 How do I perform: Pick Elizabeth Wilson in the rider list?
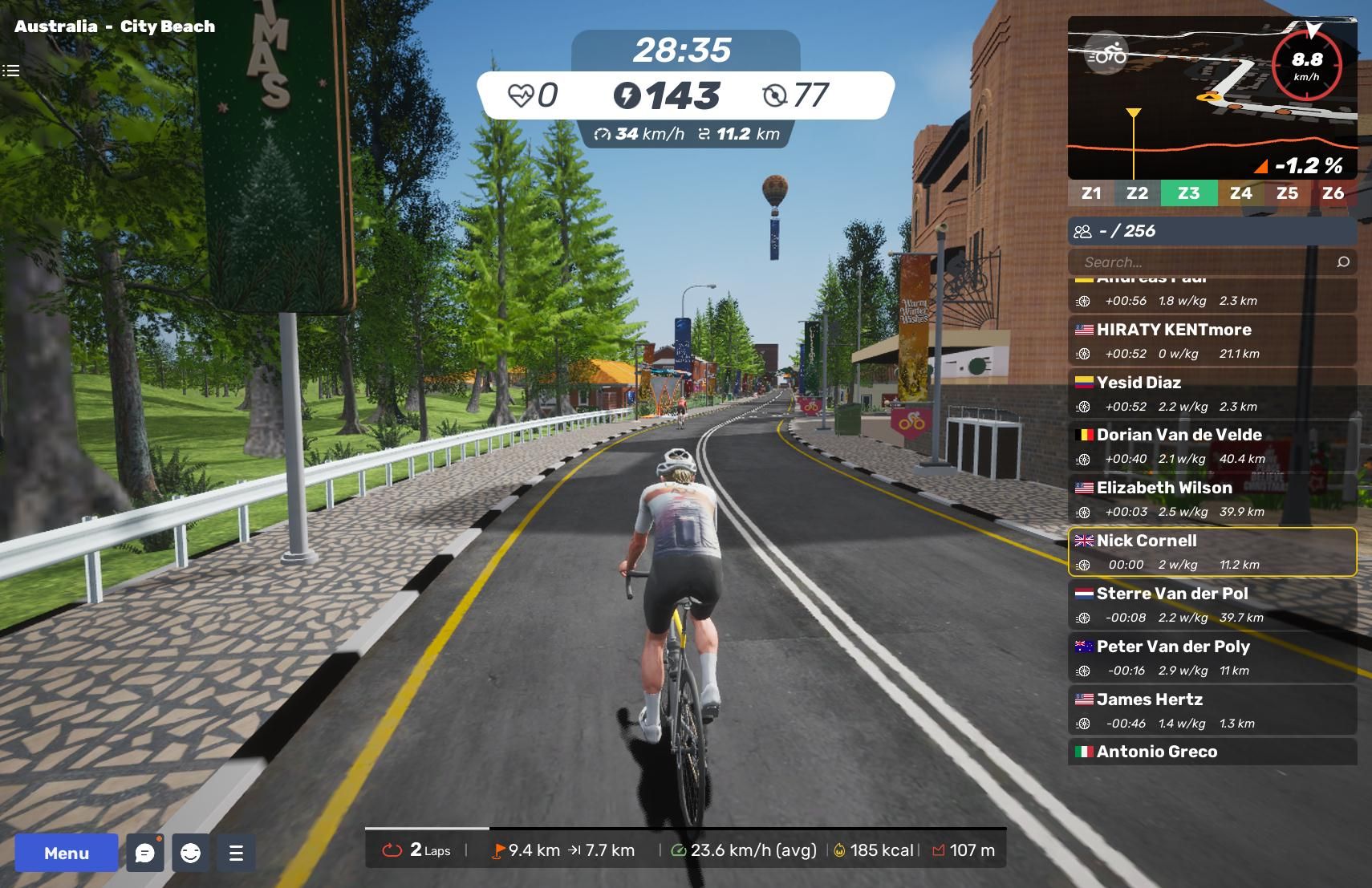(1212, 499)
